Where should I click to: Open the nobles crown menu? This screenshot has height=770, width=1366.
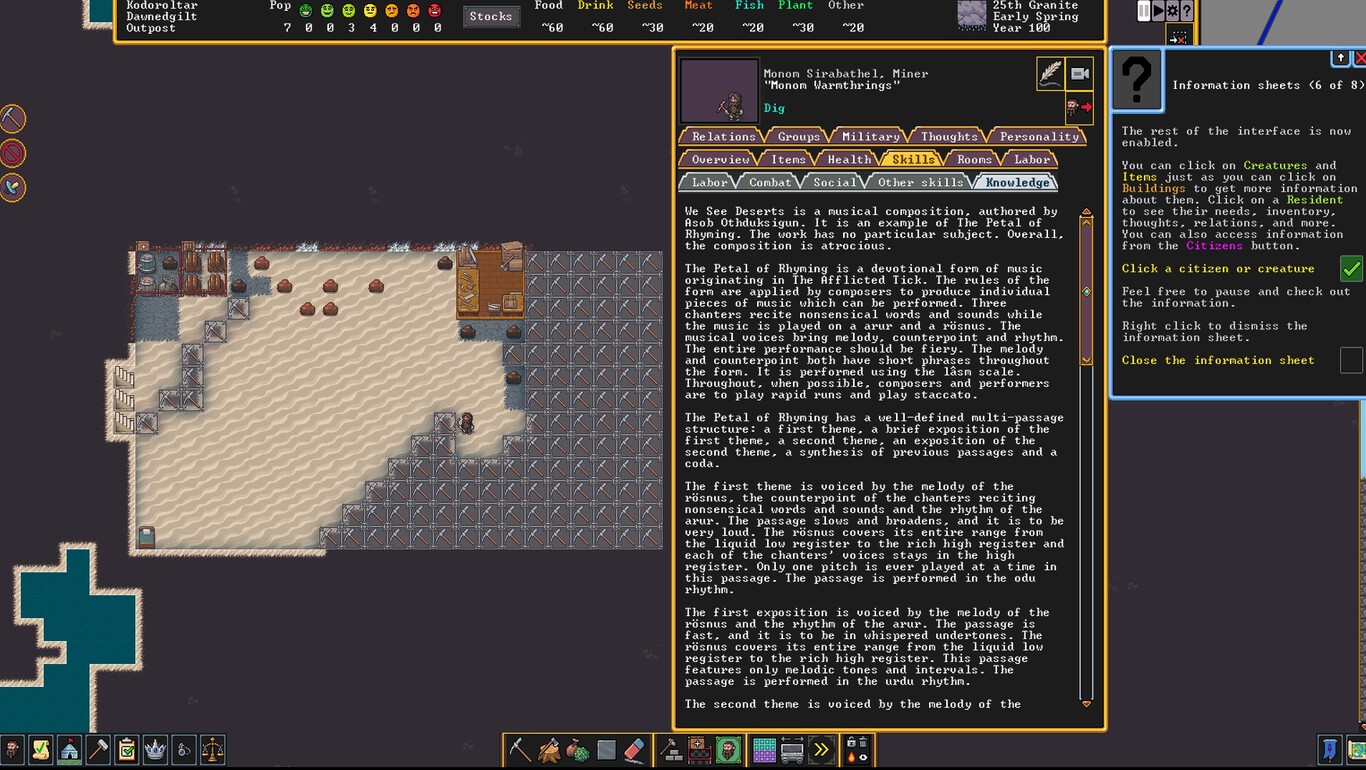click(x=155, y=749)
